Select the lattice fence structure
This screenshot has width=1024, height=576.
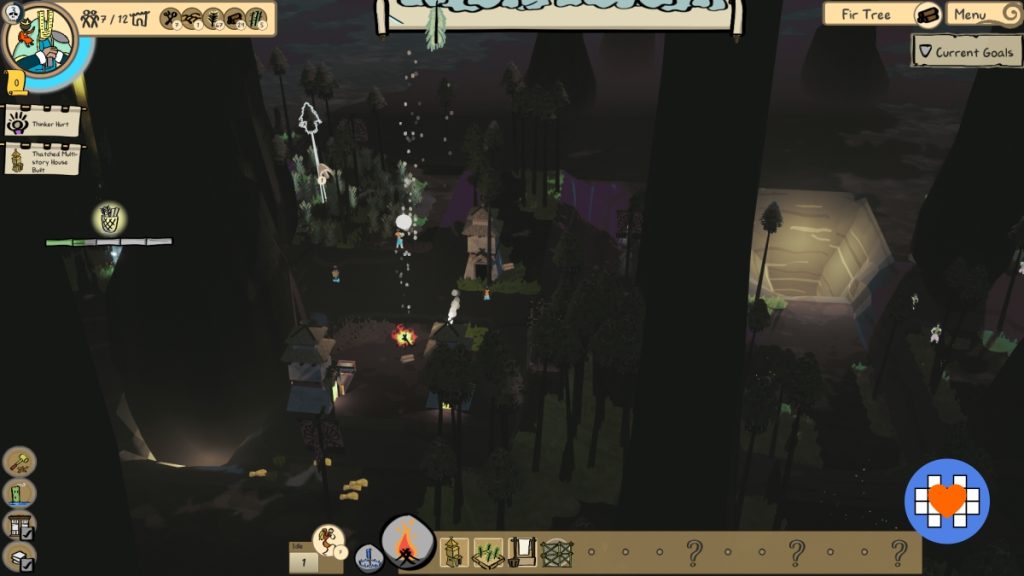556,553
